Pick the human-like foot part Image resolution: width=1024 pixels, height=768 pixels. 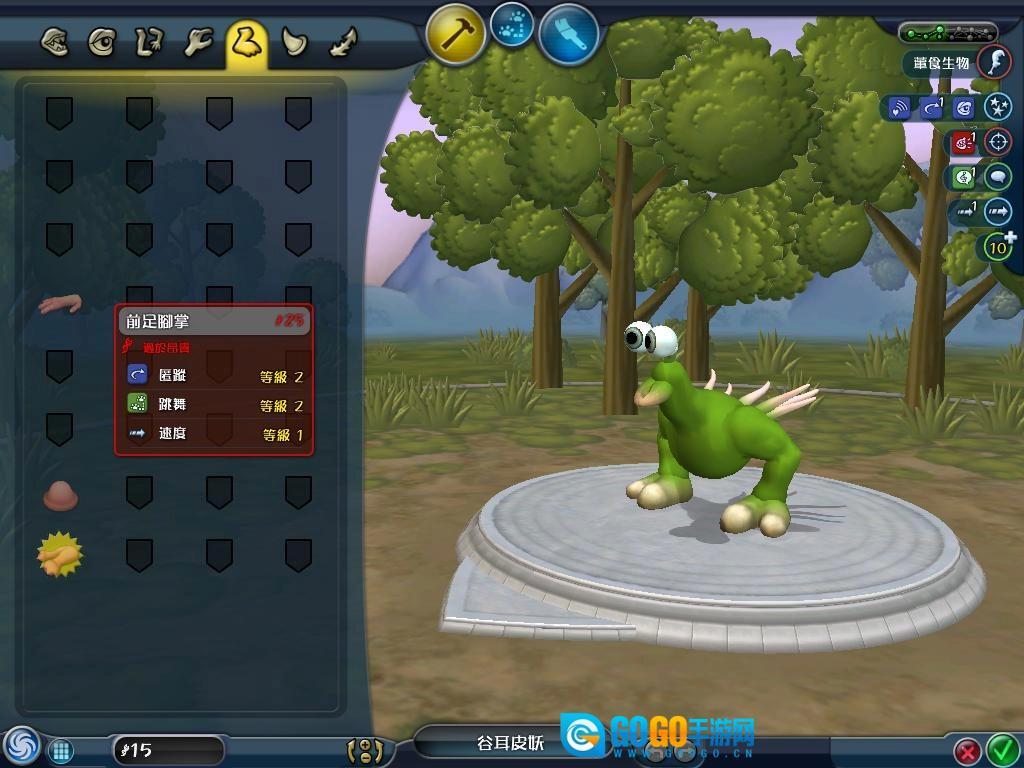59,302
